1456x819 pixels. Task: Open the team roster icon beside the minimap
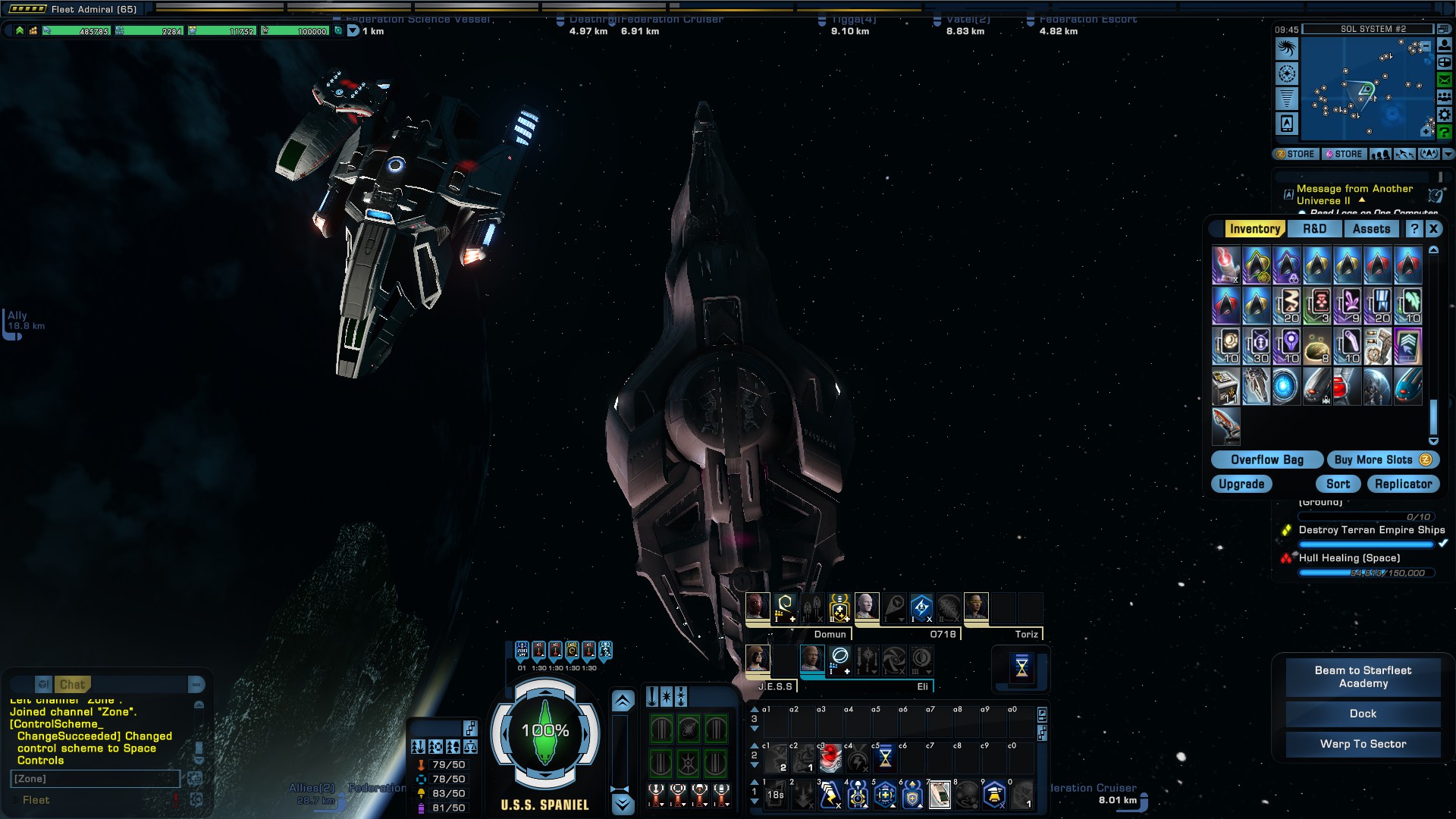click(1445, 97)
